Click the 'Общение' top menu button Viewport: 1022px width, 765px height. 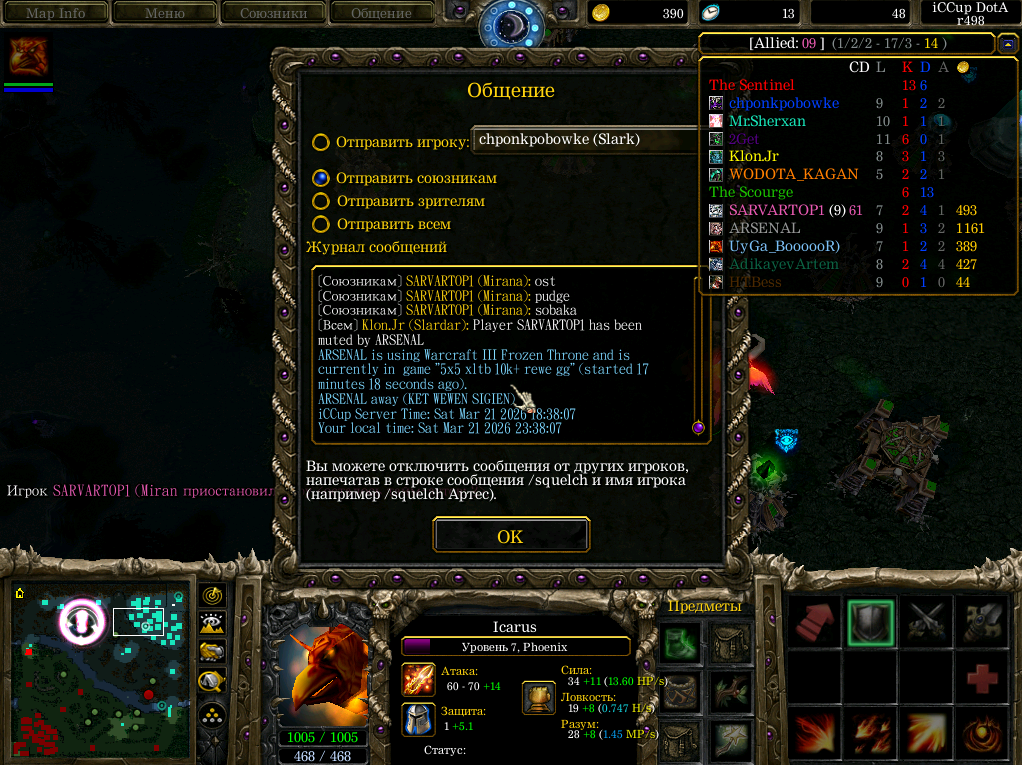pos(382,13)
